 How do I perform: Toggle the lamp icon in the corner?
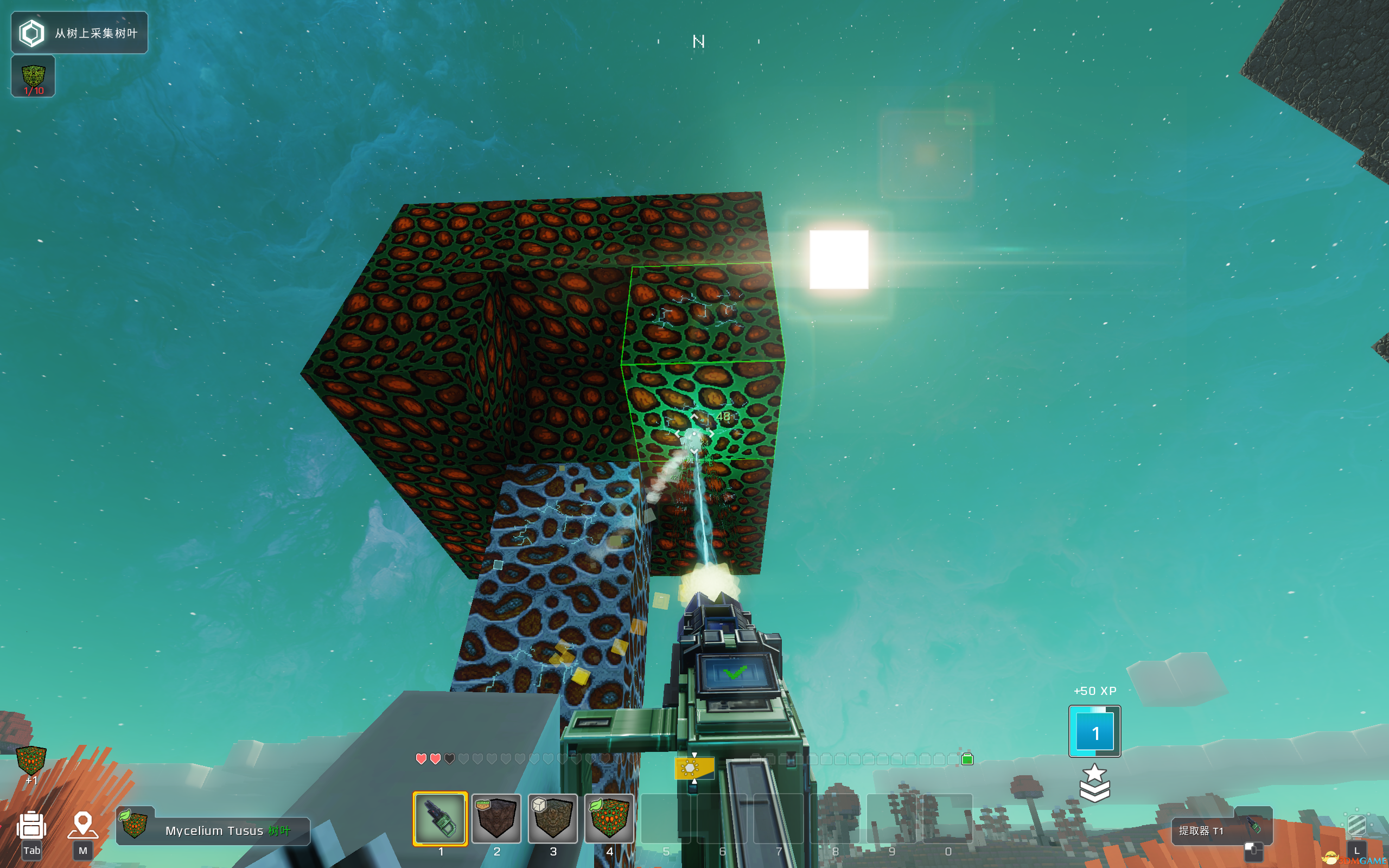[x=1357, y=827]
